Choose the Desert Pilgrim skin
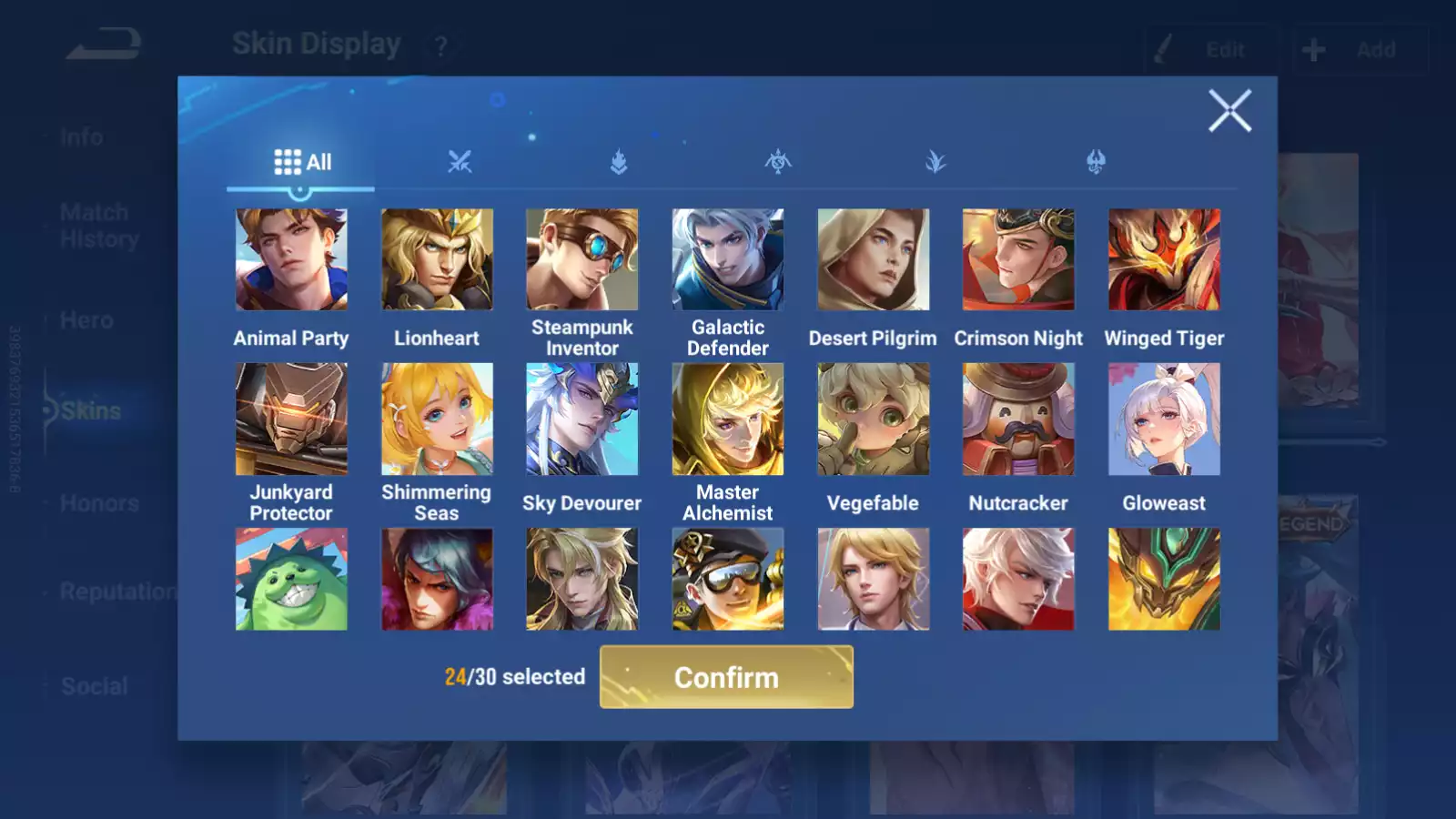 [873, 260]
